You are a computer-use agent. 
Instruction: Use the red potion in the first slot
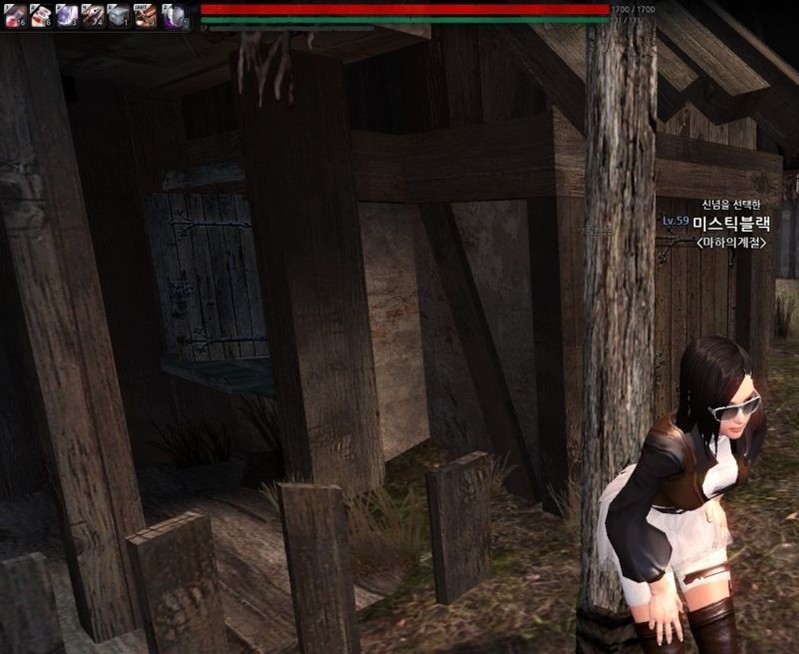15,15
